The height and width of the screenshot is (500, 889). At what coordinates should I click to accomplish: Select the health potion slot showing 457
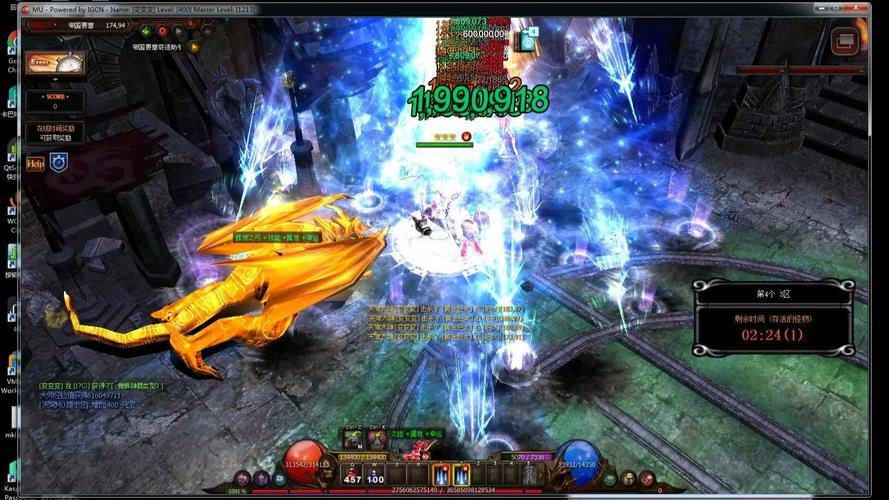click(352, 475)
